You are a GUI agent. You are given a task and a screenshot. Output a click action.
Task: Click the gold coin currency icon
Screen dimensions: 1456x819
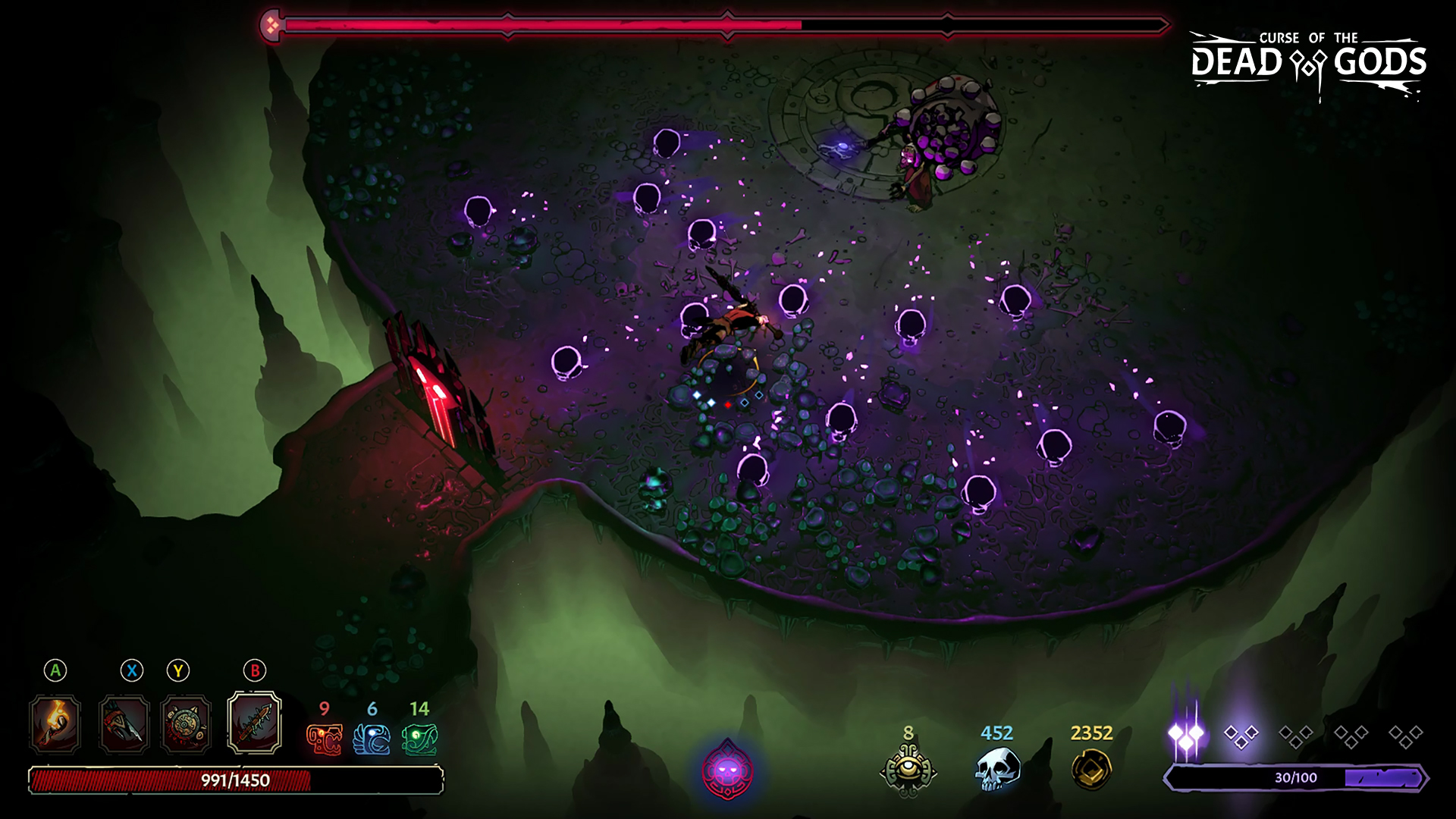[x=1091, y=768]
